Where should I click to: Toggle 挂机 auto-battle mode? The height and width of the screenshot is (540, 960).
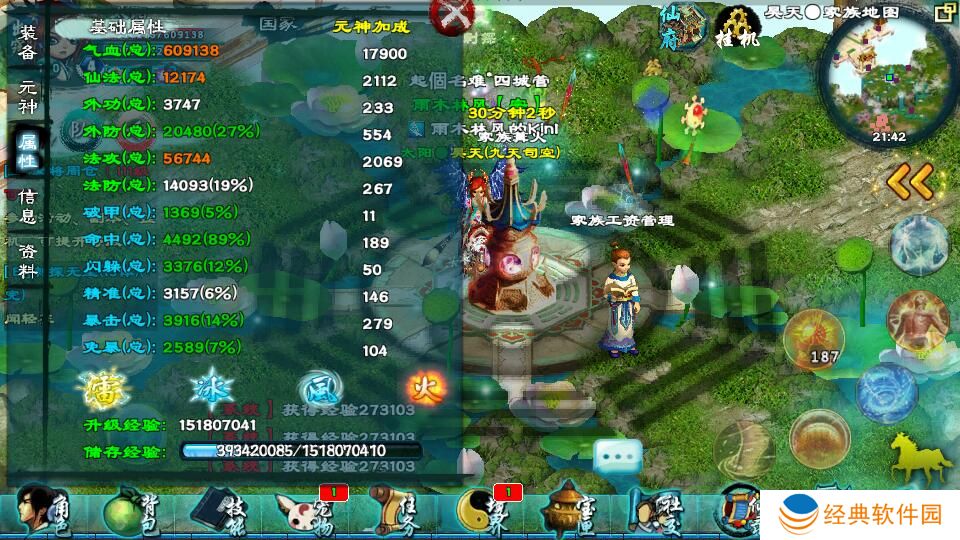(737, 26)
